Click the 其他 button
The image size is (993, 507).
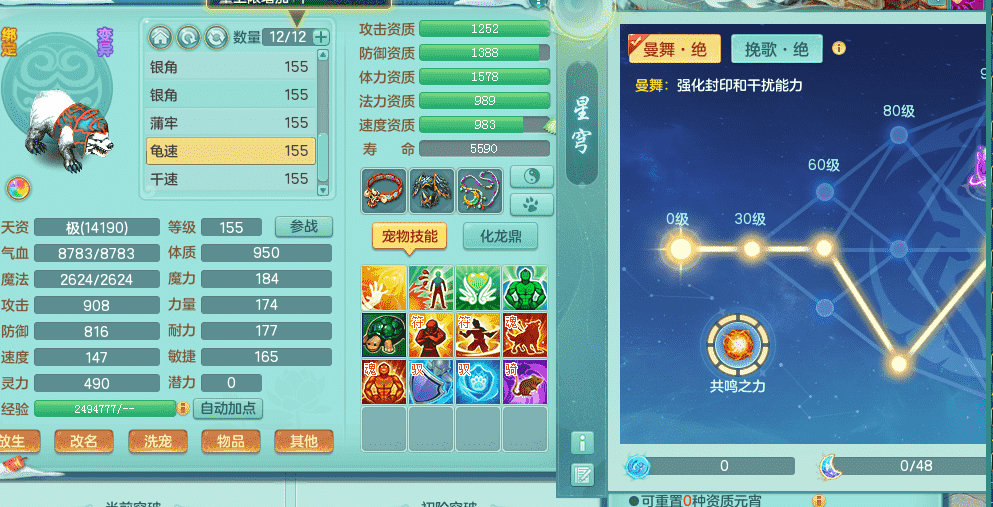303,441
